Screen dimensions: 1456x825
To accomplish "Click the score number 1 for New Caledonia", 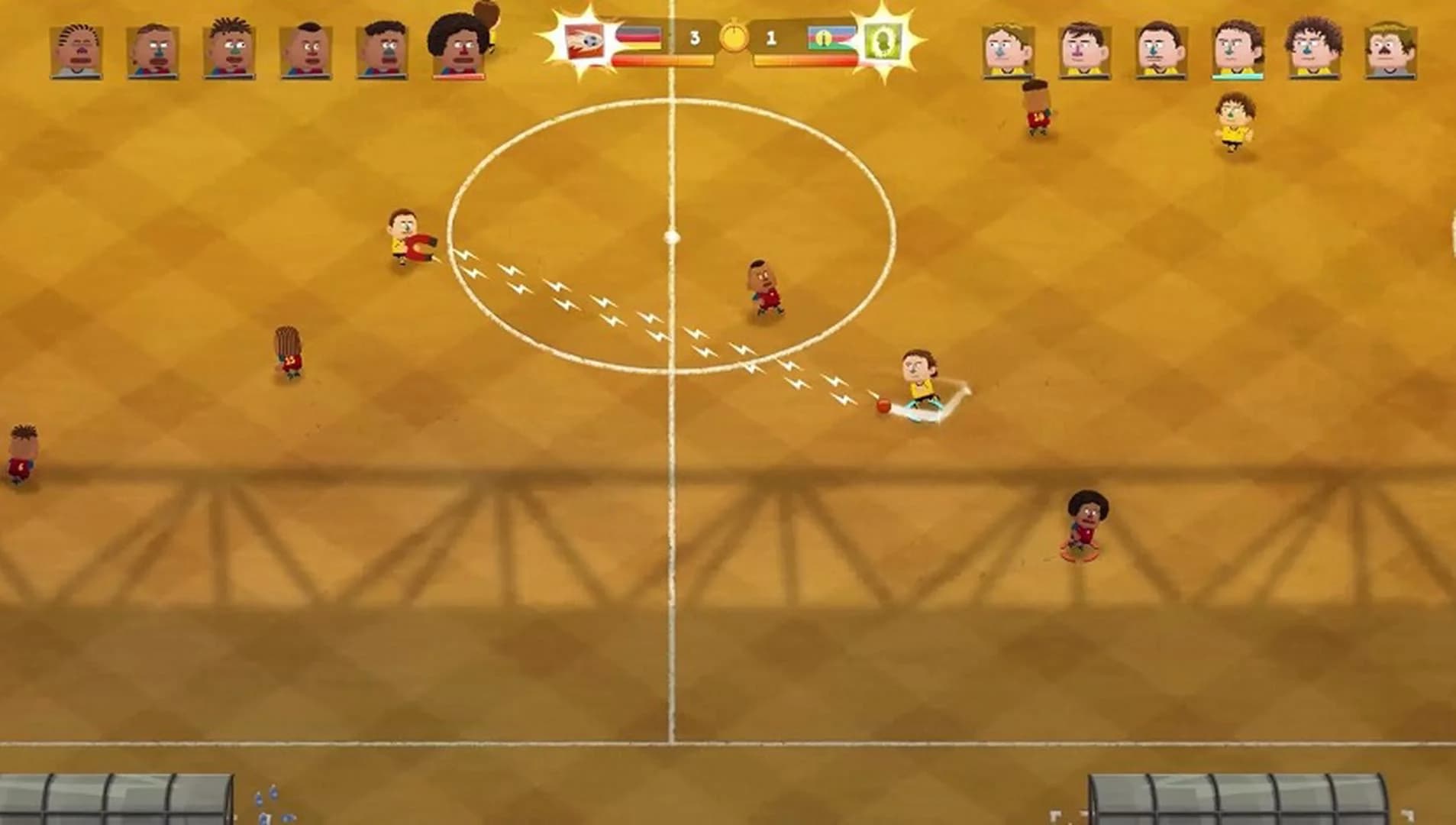I will (770, 37).
